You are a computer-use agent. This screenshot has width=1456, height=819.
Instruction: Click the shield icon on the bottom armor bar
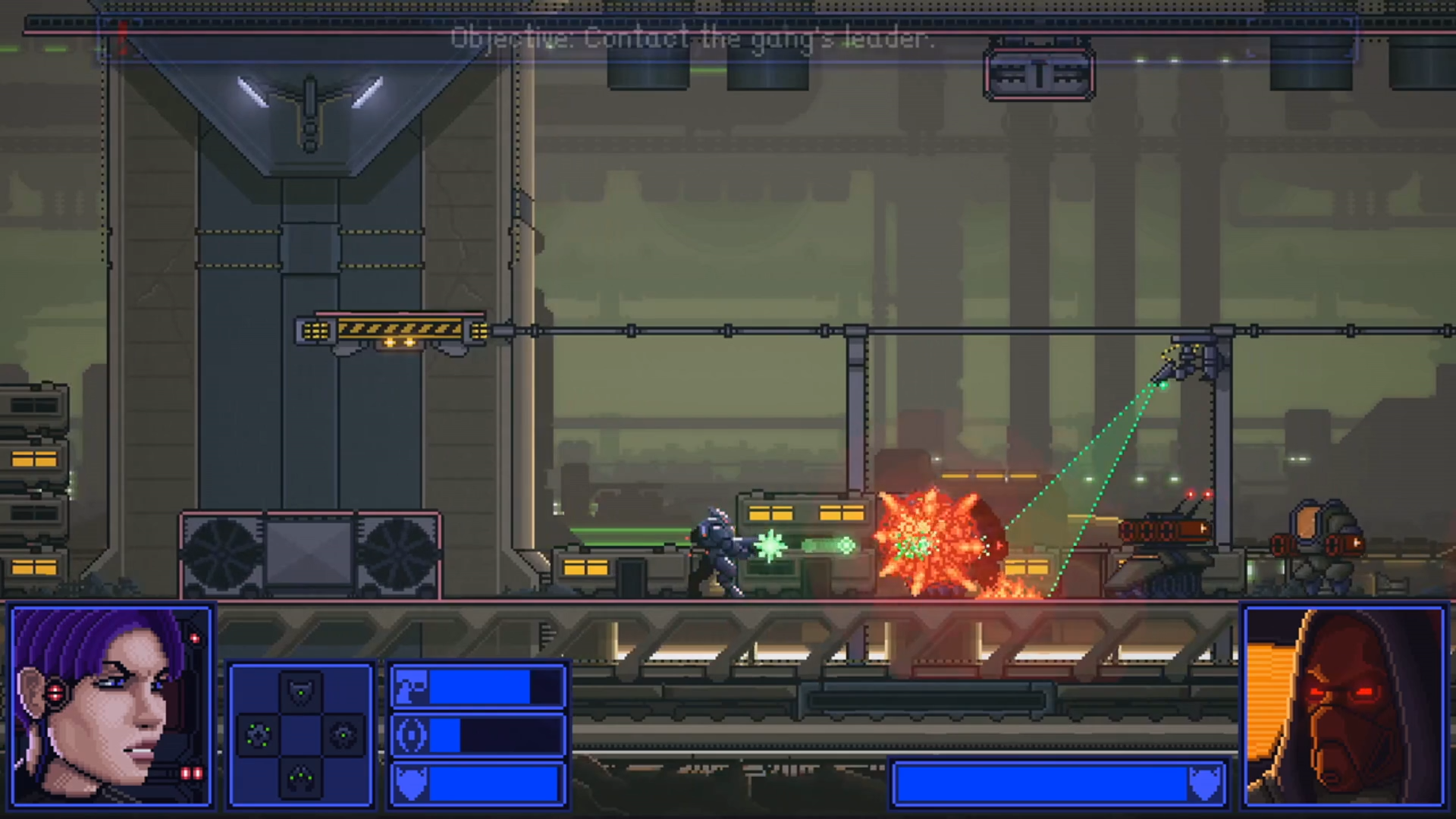click(x=411, y=783)
